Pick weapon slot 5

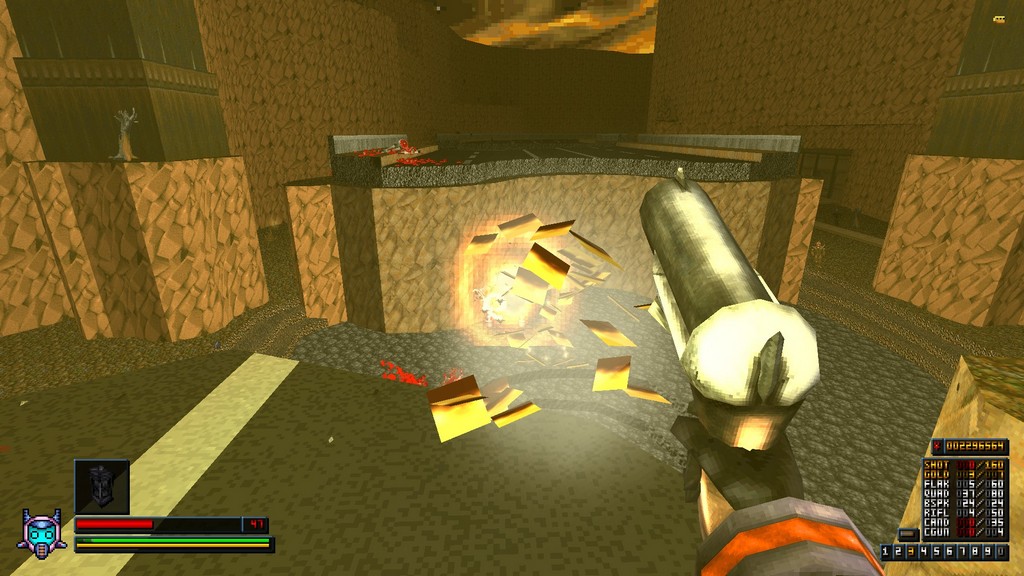936,552
